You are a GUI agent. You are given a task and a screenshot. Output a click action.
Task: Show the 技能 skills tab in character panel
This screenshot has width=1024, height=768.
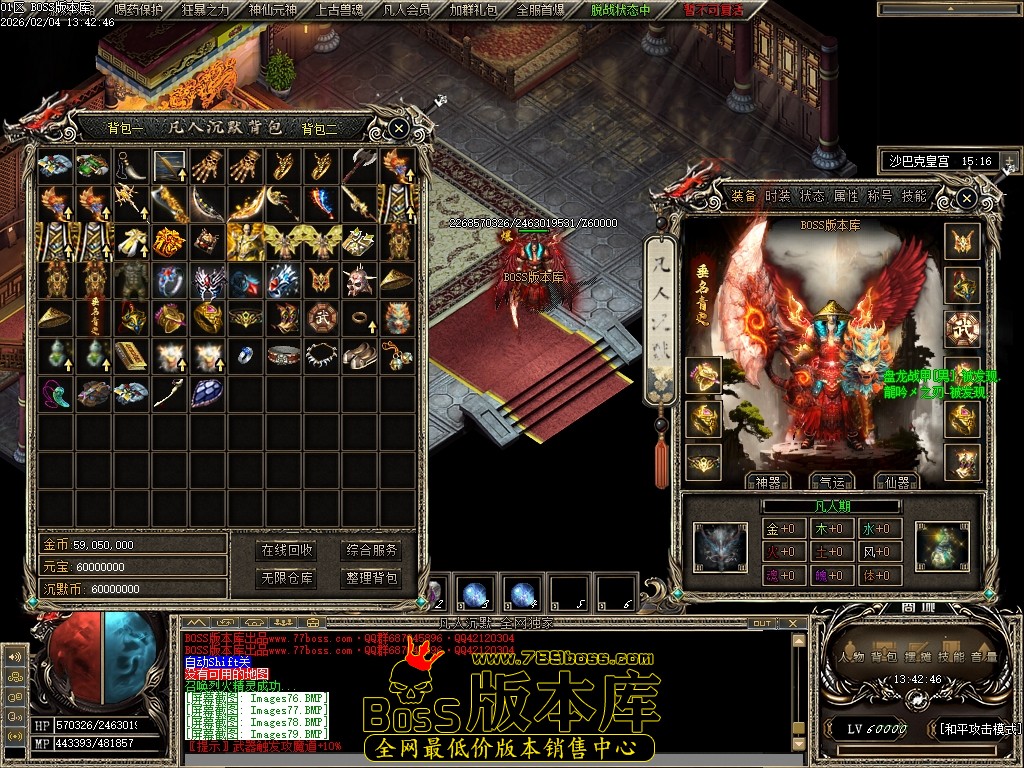click(x=914, y=196)
